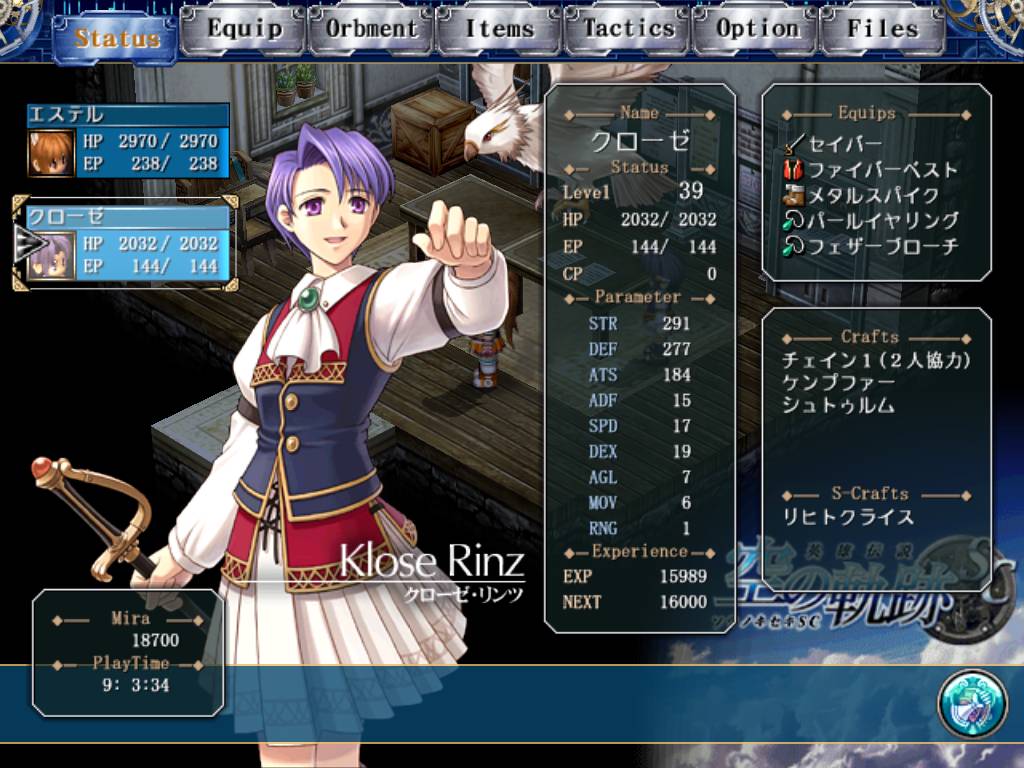Show the Items tab
1024x768 pixels.
(499, 29)
